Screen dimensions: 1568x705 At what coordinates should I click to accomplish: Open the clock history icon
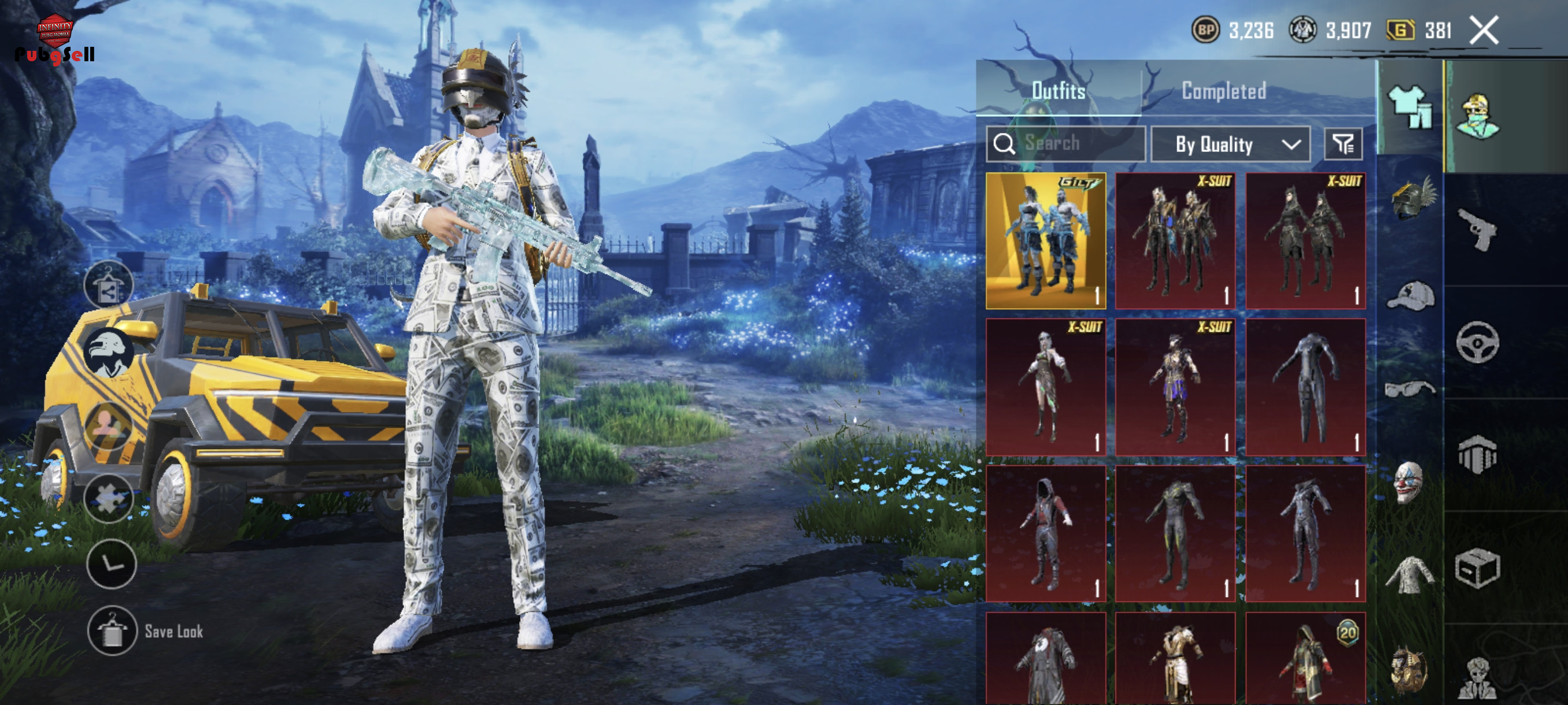point(112,564)
